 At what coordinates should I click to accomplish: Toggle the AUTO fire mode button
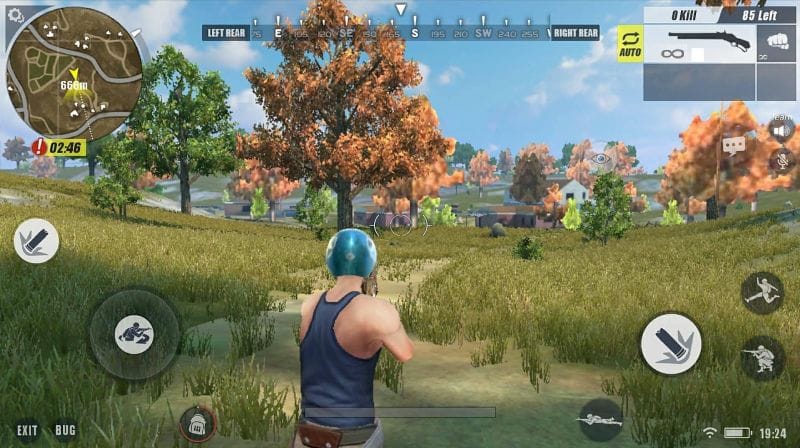(630, 43)
